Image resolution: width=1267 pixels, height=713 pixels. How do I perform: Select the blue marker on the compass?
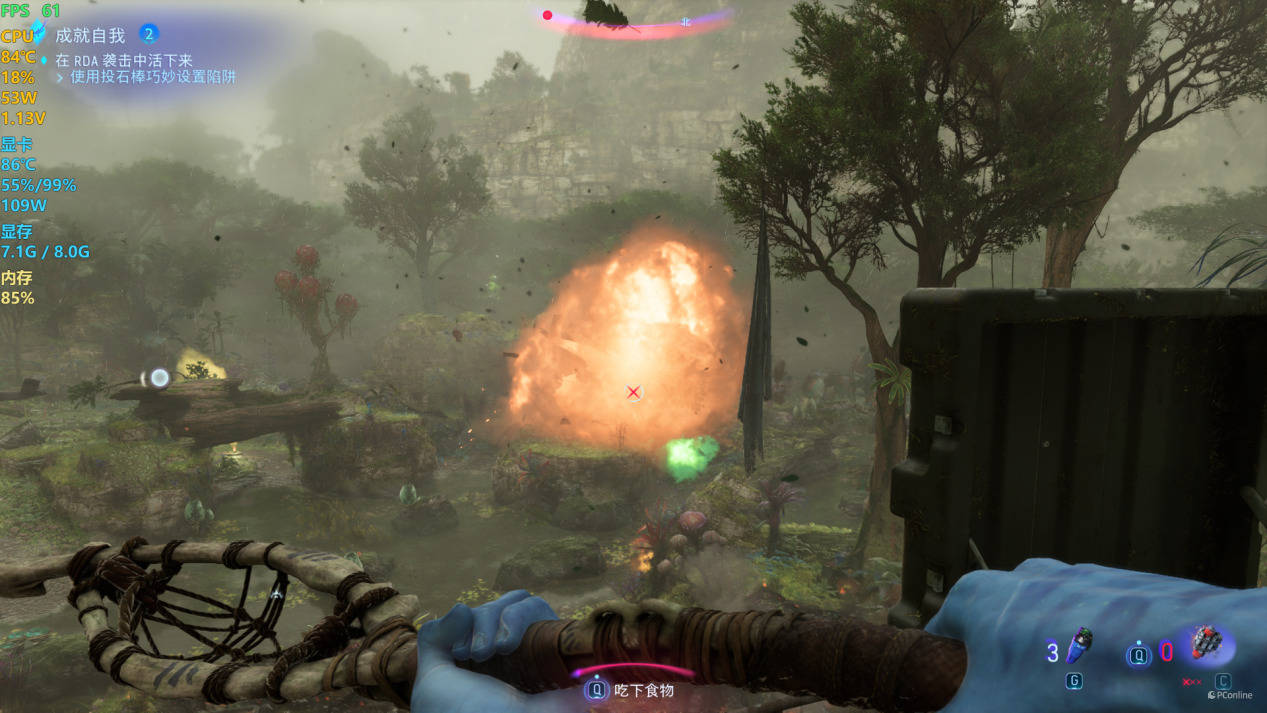tap(685, 21)
